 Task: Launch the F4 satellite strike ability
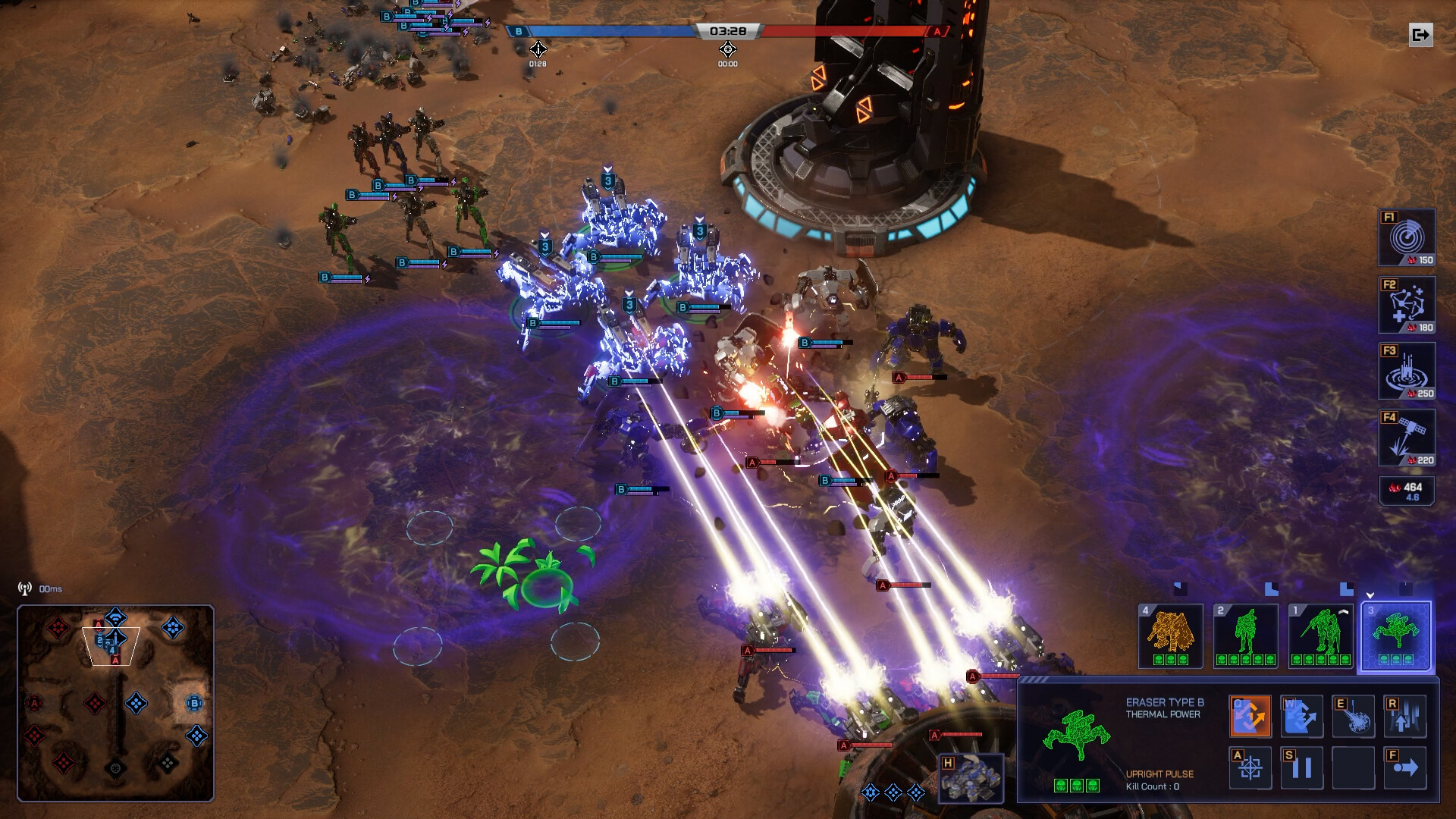click(1407, 436)
